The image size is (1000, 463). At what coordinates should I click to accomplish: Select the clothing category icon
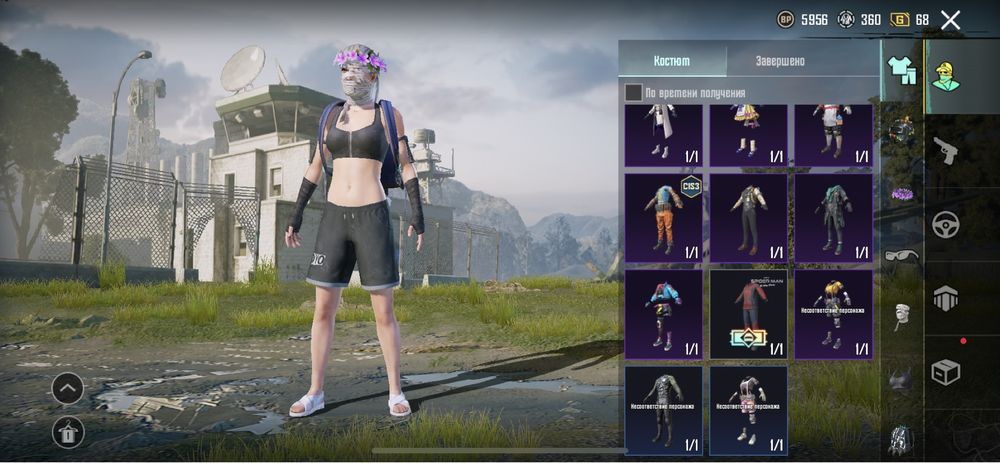coord(902,71)
